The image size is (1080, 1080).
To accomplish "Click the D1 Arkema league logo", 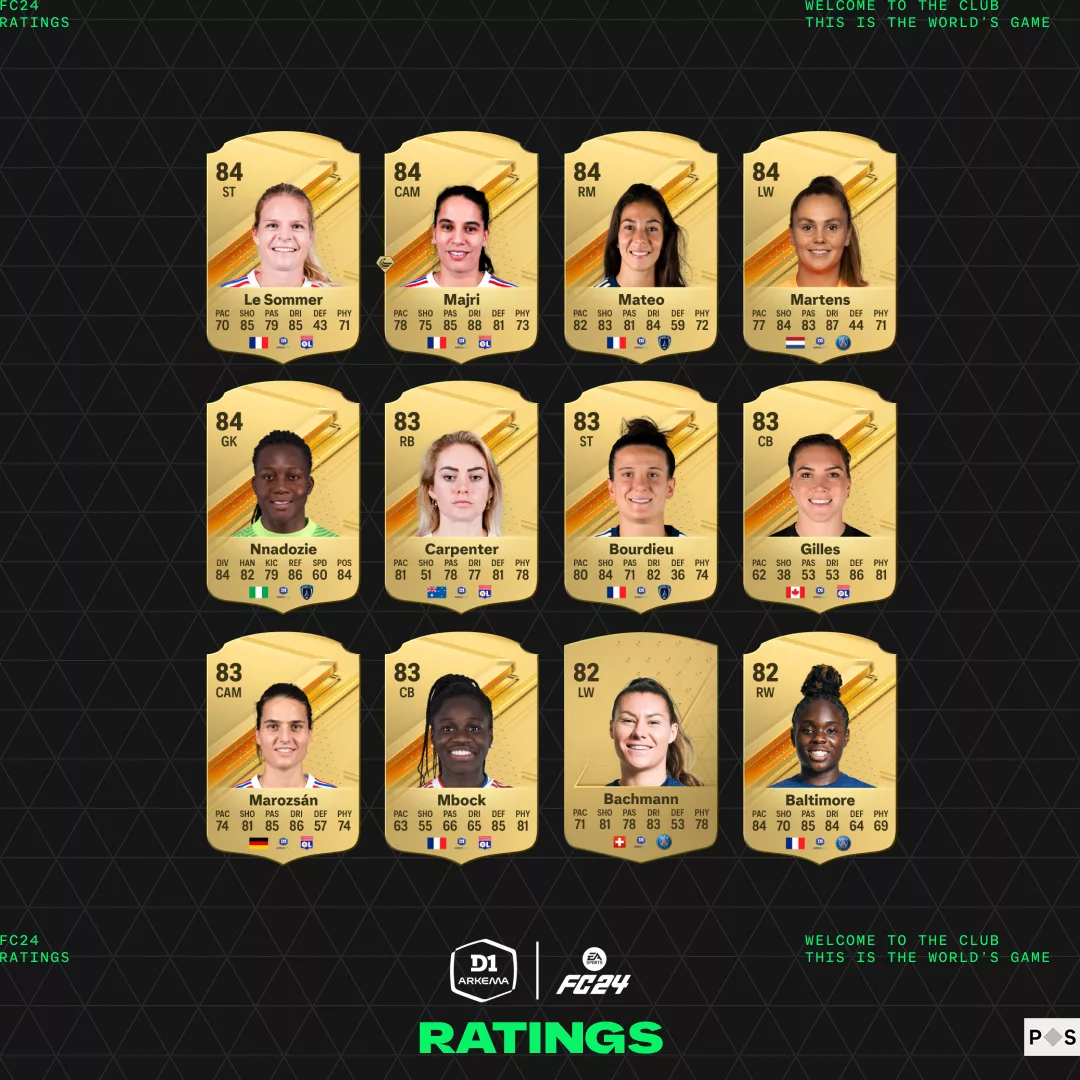I will point(484,969).
